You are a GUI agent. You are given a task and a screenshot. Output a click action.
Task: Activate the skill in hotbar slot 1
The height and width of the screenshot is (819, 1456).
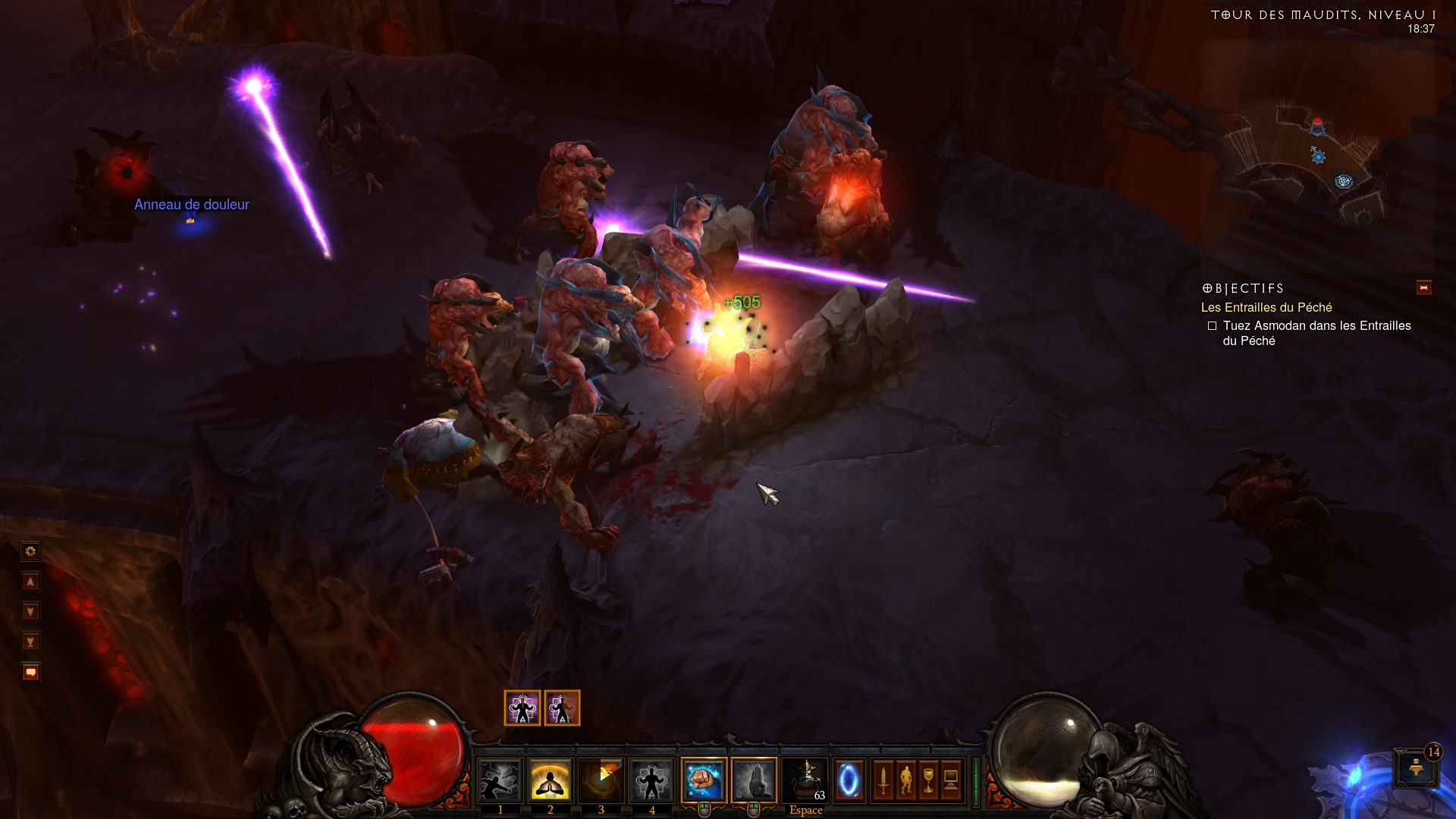pos(500,780)
